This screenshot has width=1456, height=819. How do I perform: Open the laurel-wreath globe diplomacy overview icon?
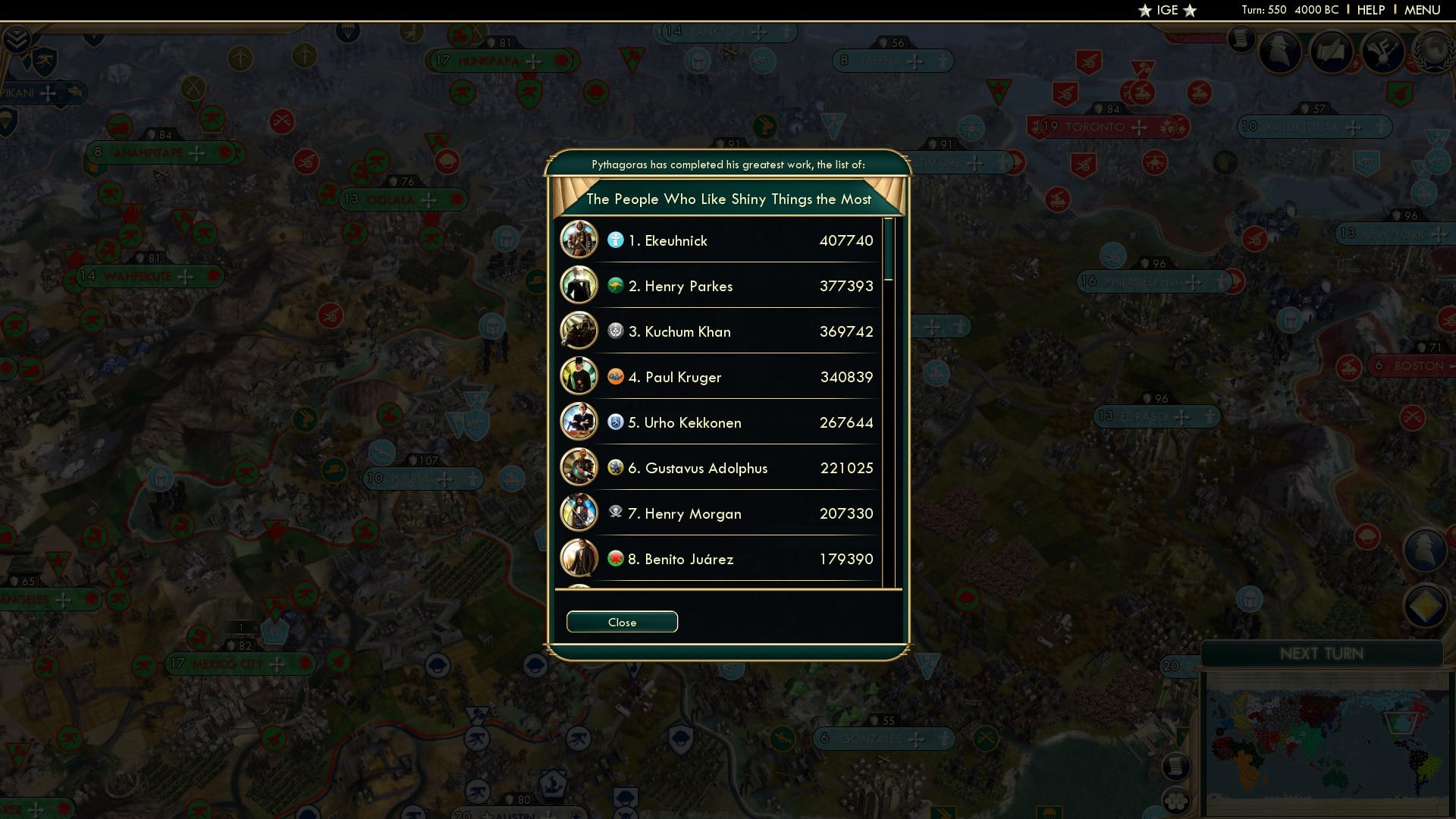(1434, 53)
